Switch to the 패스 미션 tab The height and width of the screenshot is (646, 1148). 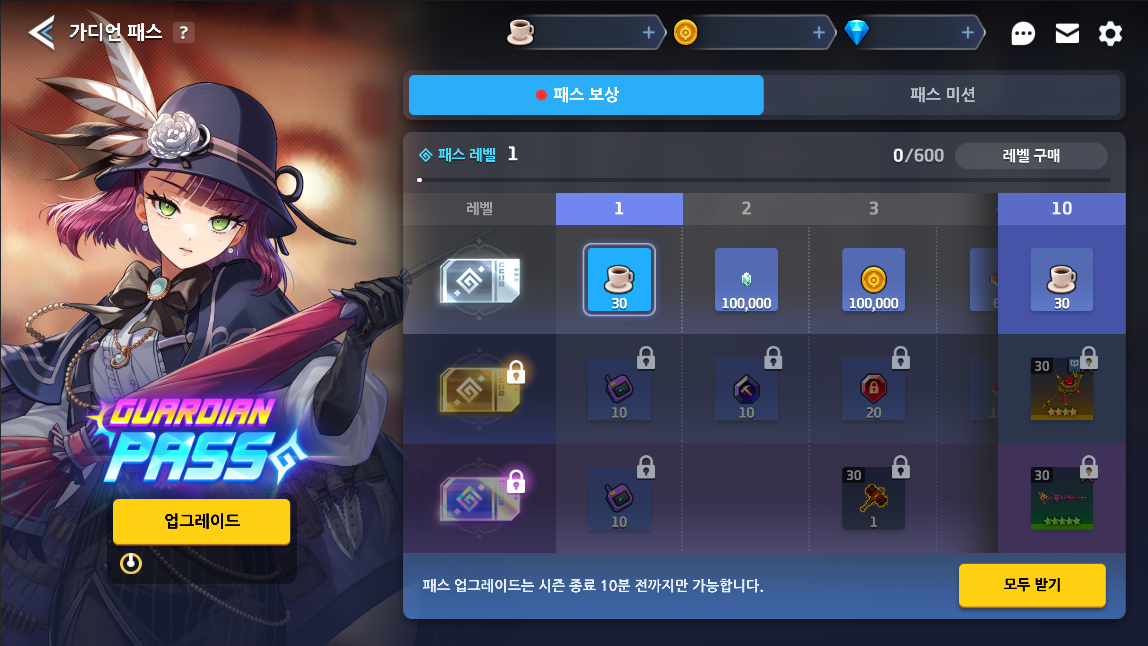942,95
